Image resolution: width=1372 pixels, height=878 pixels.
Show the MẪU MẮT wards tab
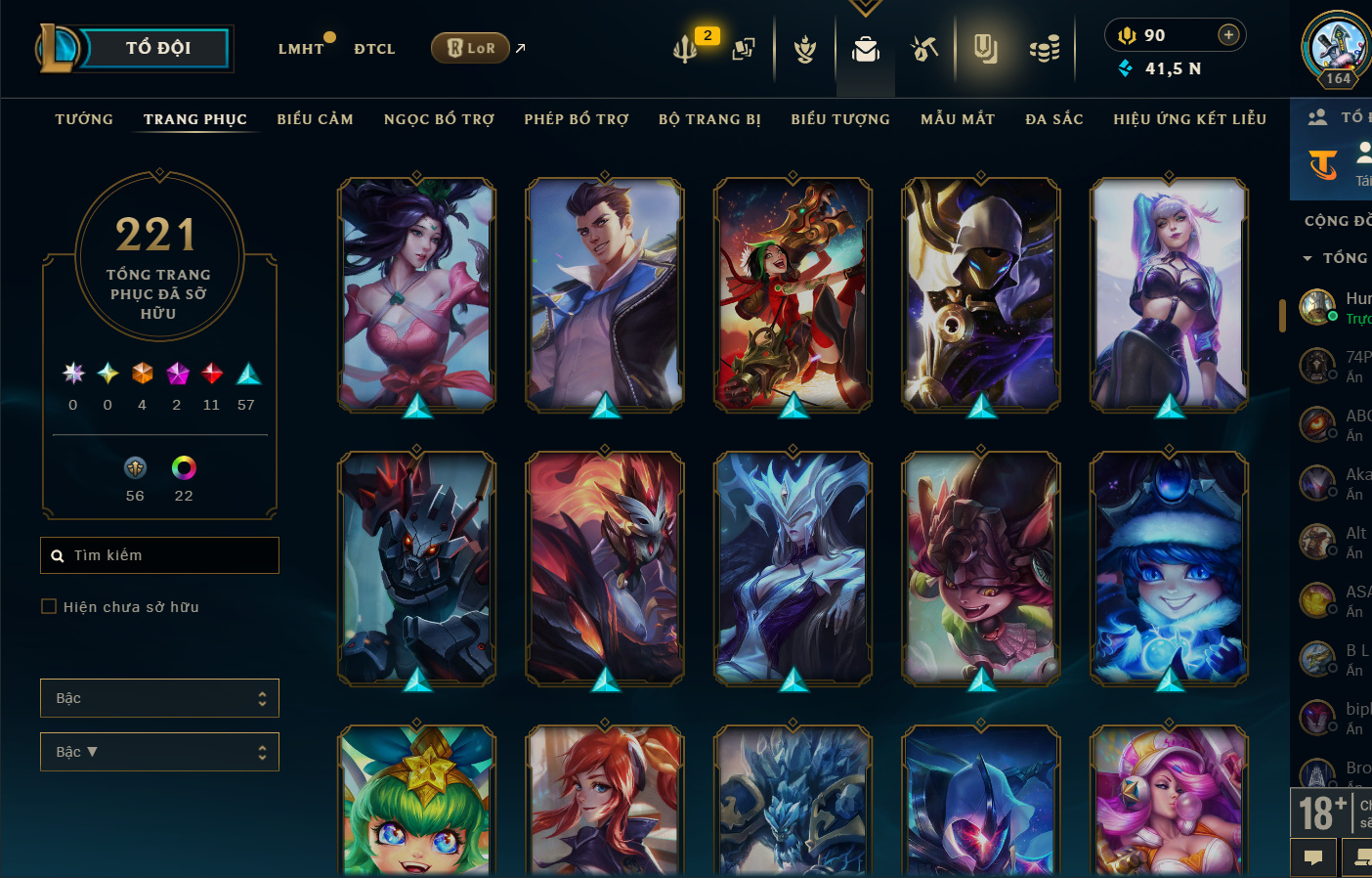(958, 119)
